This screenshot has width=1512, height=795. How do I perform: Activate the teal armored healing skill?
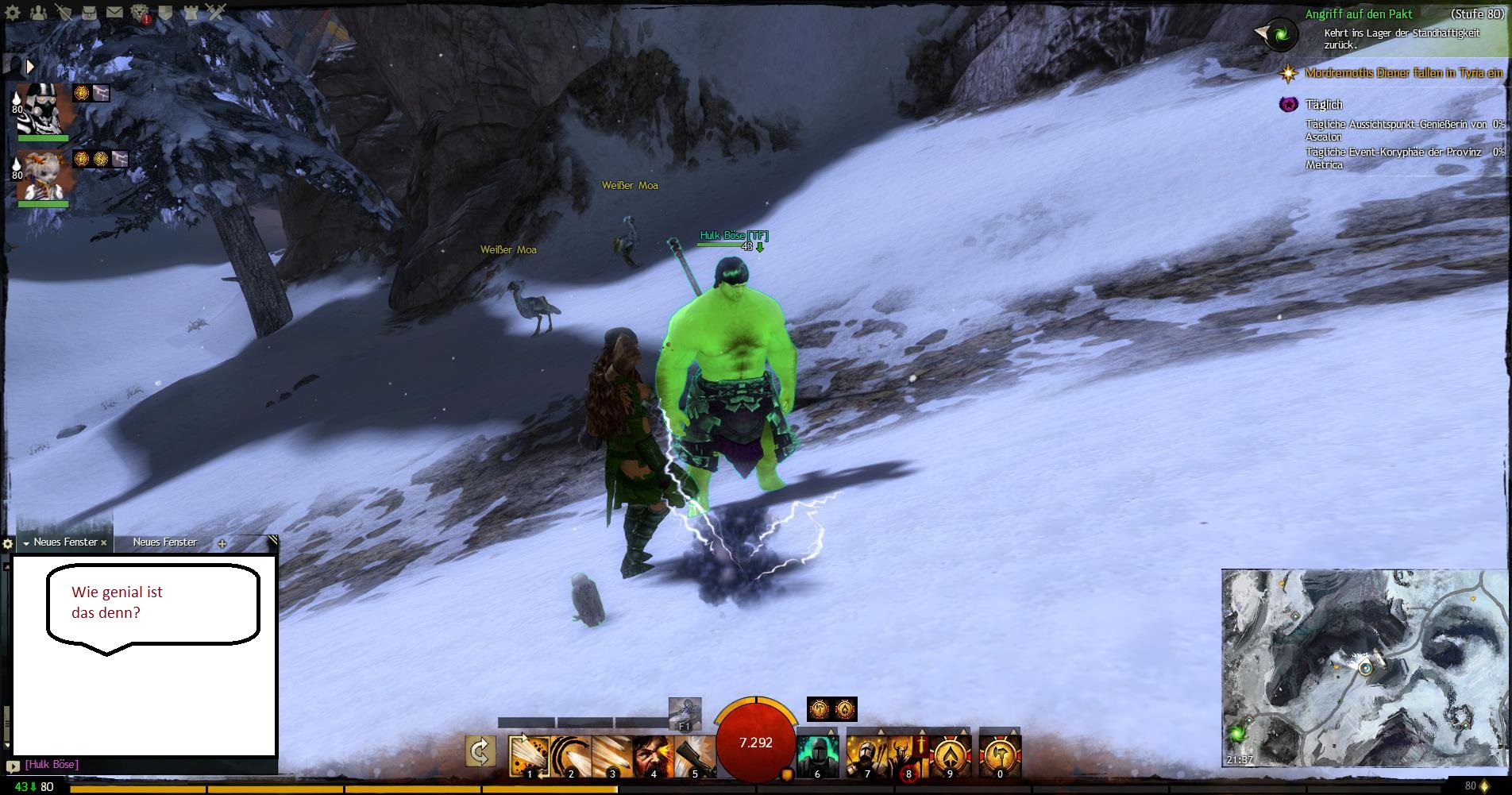pyautogui.click(x=817, y=755)
